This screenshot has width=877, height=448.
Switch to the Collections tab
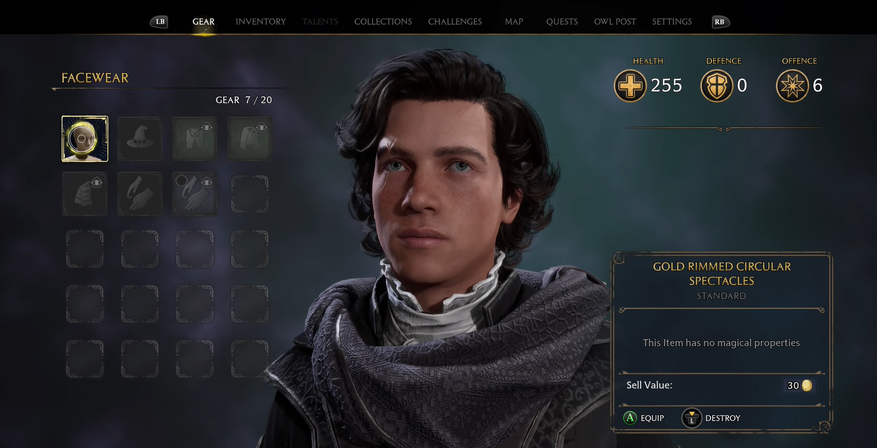click(382, 22)
